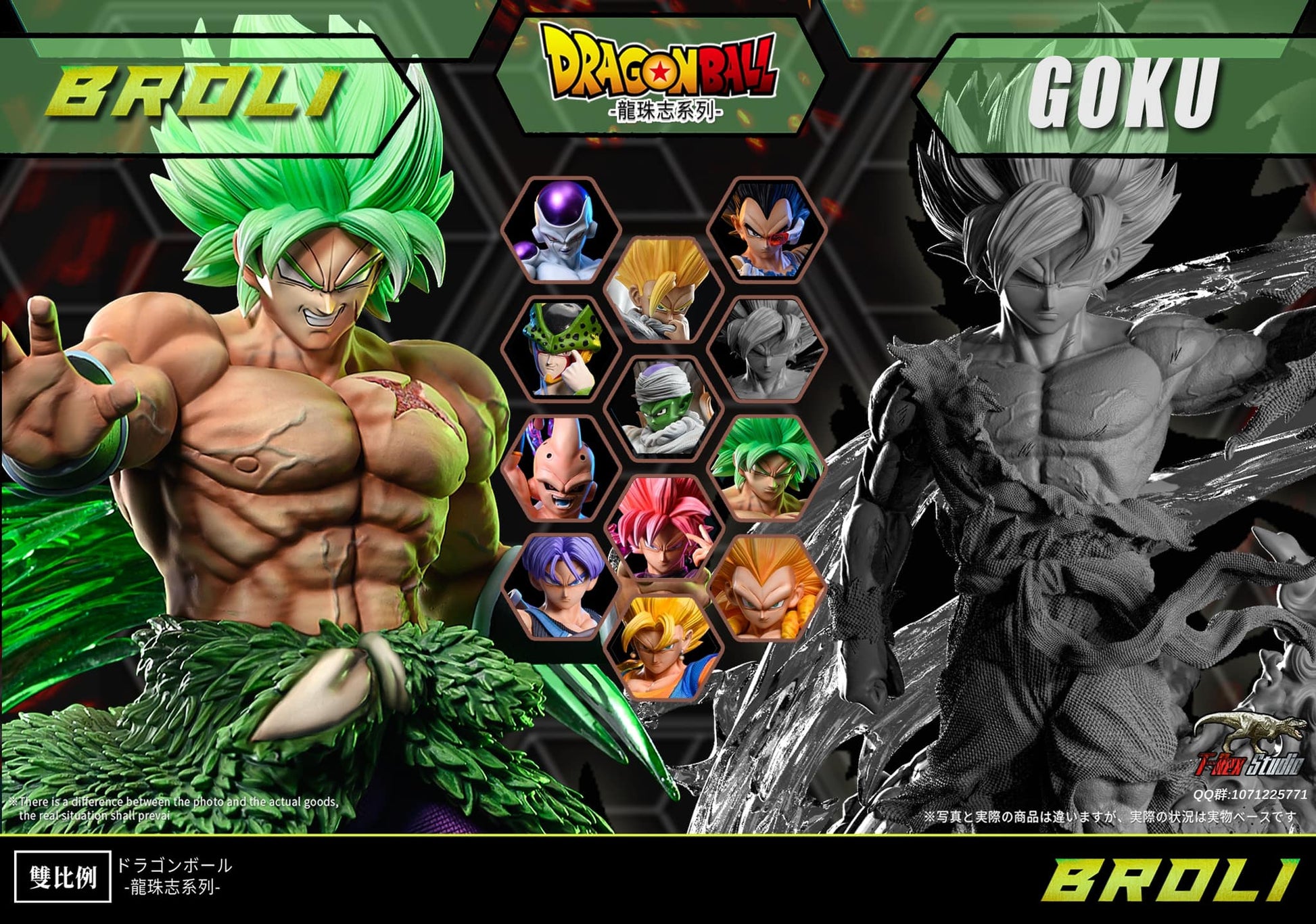
Task: Pick the long-haired Gotenks portrait
Action: pos(766,587)
